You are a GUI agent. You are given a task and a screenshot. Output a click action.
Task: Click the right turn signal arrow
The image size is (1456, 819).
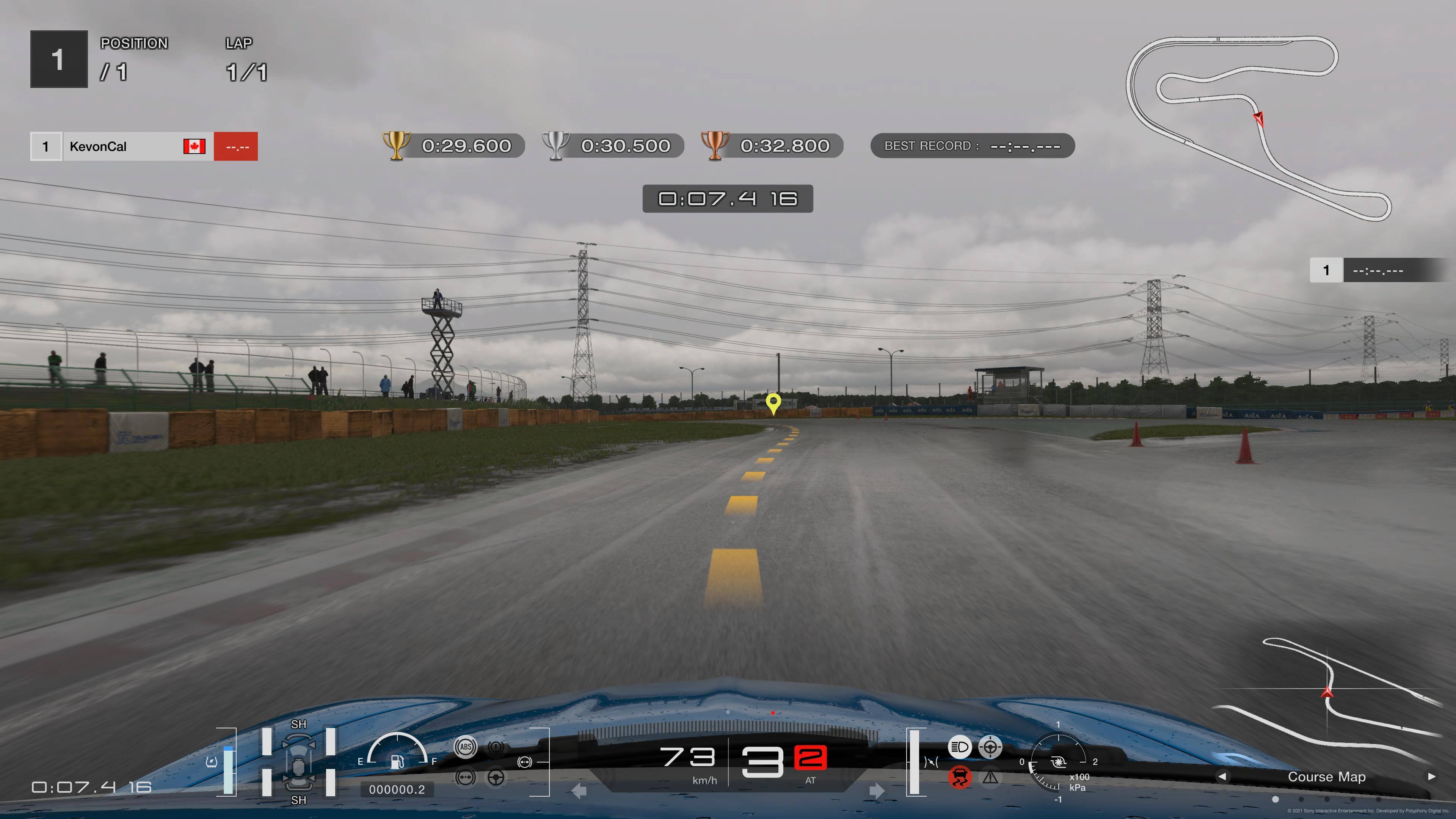pyautogui.click(x=877, y=791)
